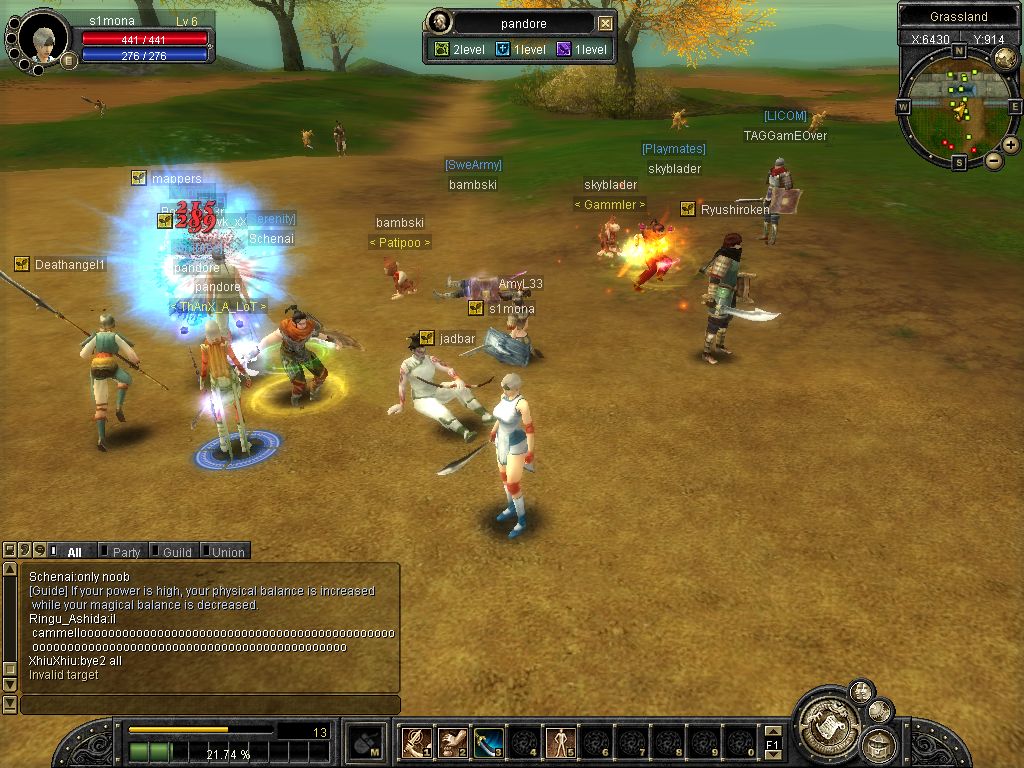This screenshot has width=1024, height=768.
Task: Use the fist skill in slot 2
Action: click(x=452, y=743)
